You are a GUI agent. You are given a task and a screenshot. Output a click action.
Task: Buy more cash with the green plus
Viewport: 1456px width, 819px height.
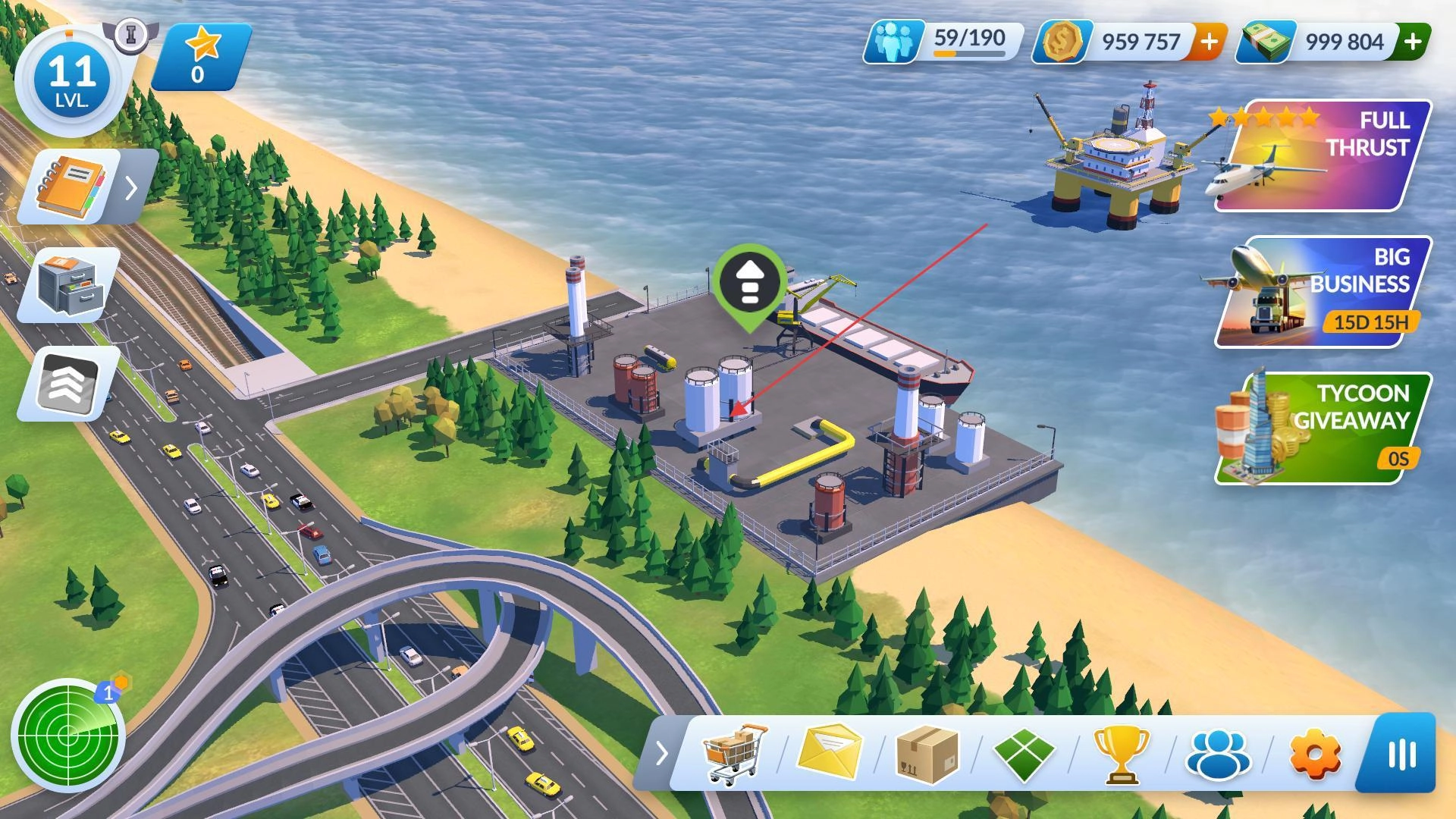pos(1413,42)
